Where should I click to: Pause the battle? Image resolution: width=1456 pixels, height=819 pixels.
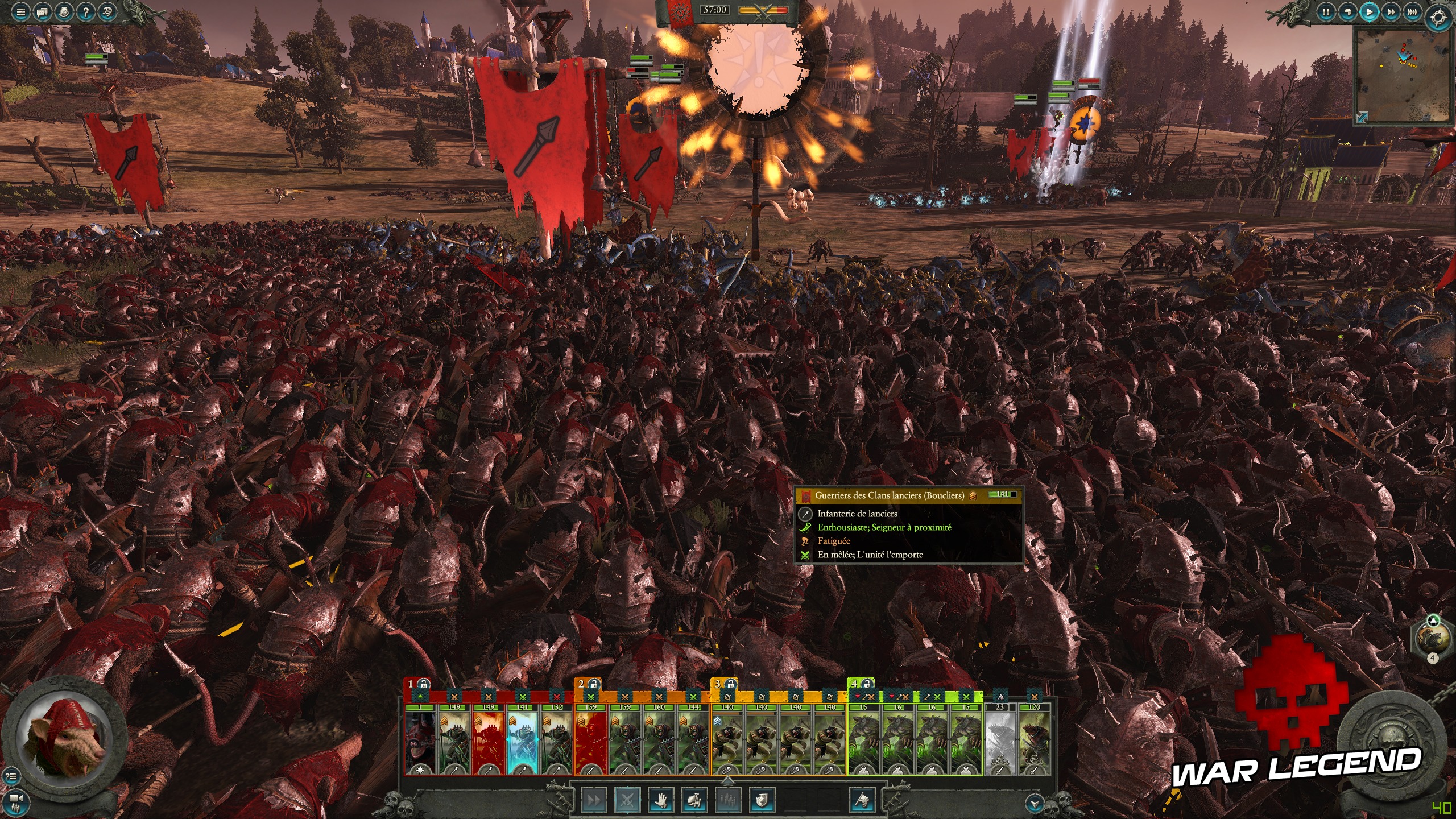1326,12
